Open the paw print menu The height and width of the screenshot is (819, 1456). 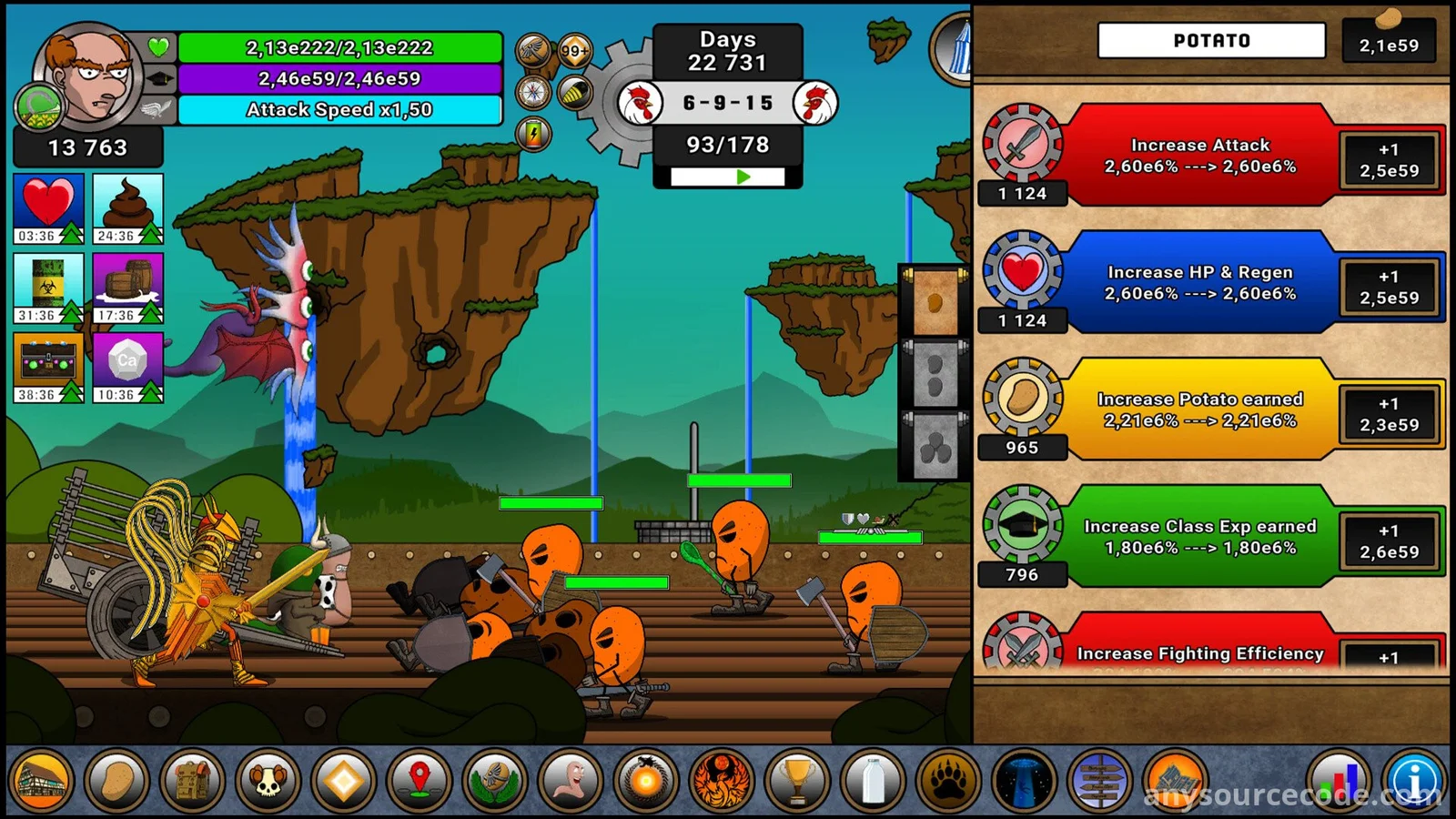(x=948, y=781)
